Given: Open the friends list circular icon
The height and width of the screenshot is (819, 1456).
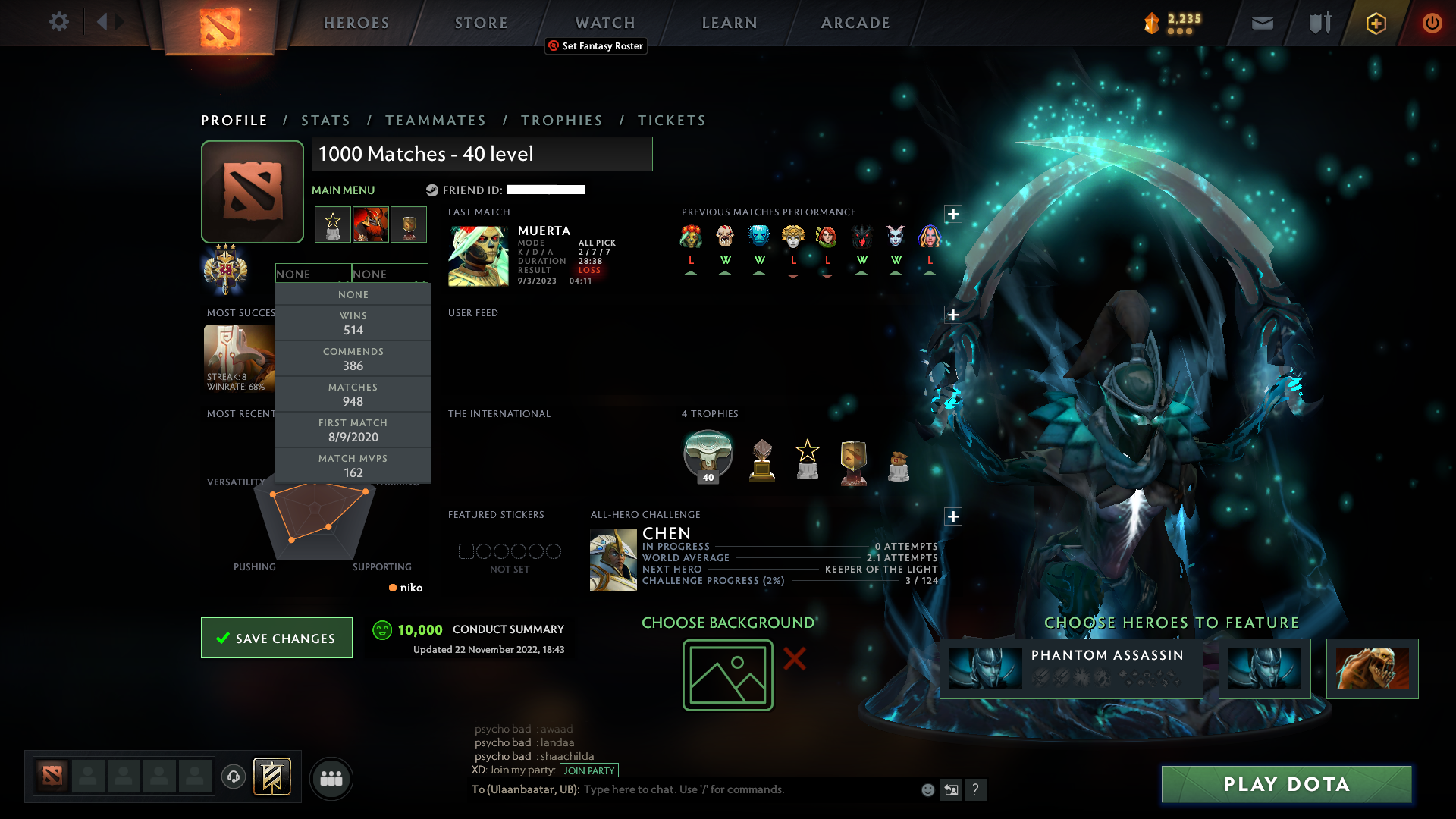Looking at the screenshot, I should point(331,778).
